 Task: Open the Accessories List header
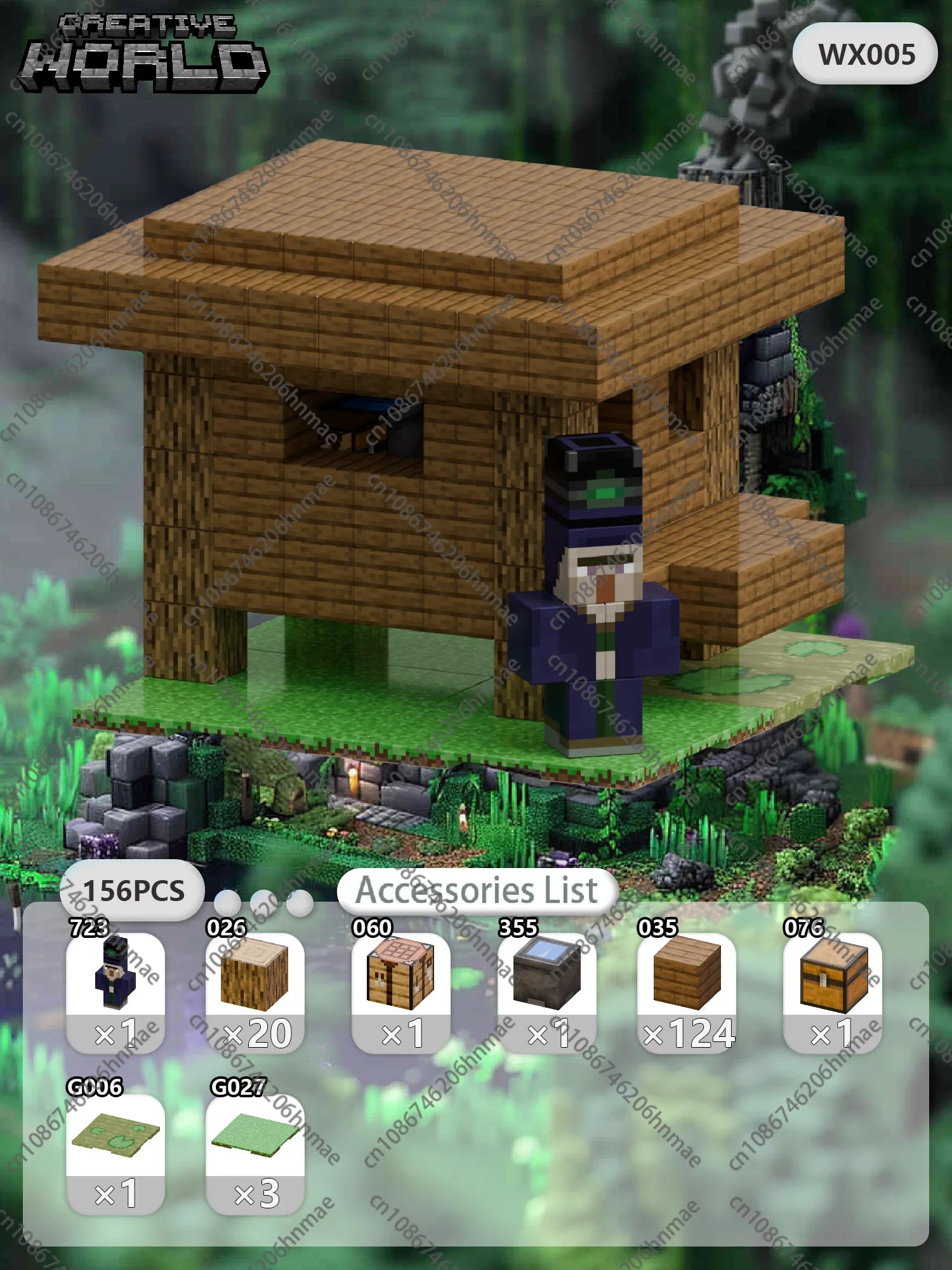477,890
